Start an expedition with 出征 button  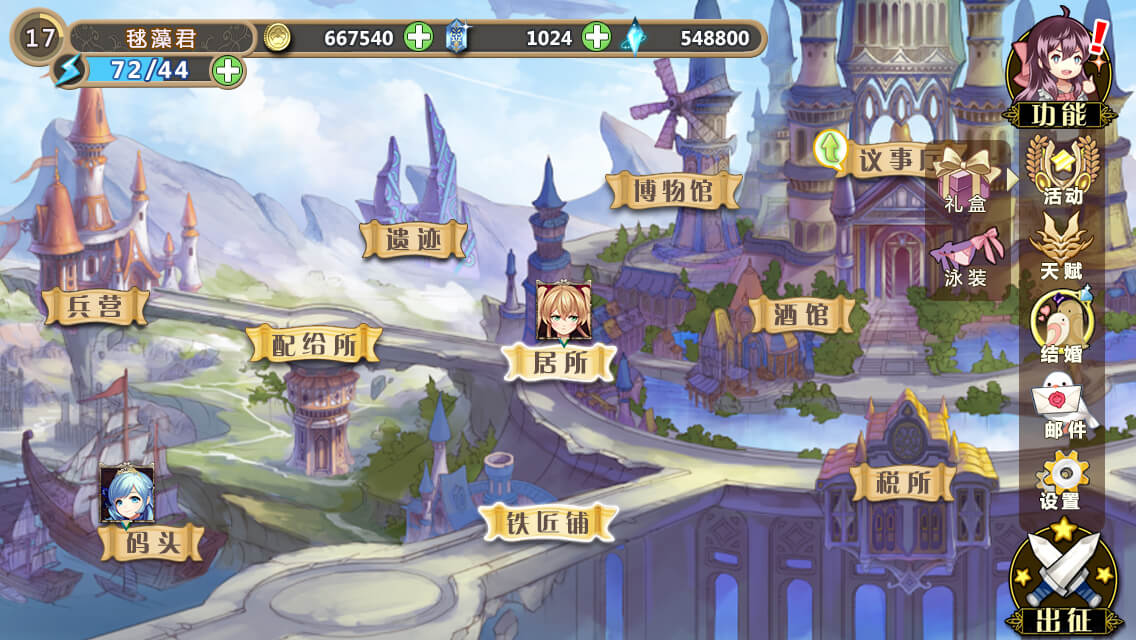(1060, 580)
